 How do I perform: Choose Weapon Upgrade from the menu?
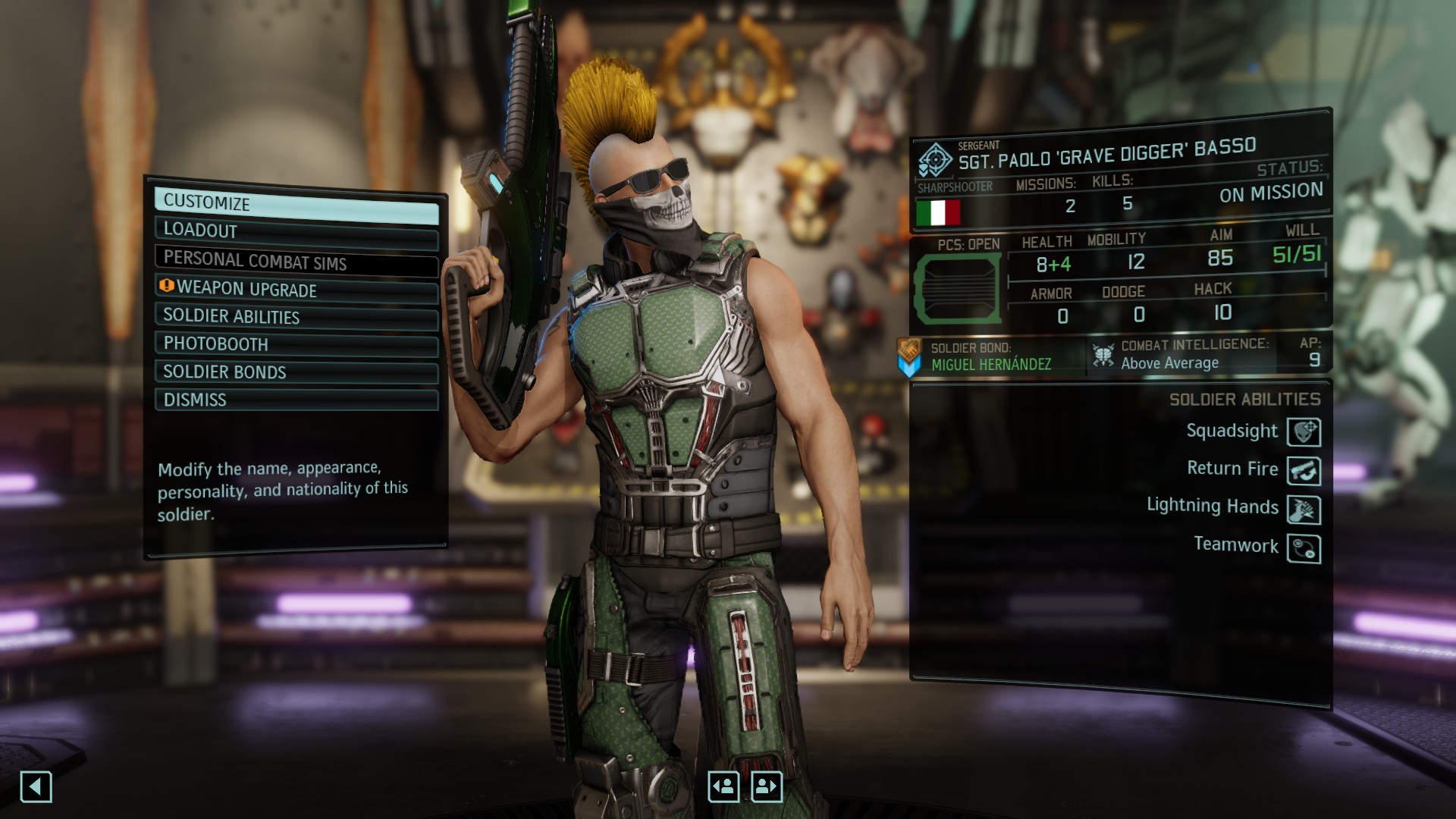pos(296,290)
